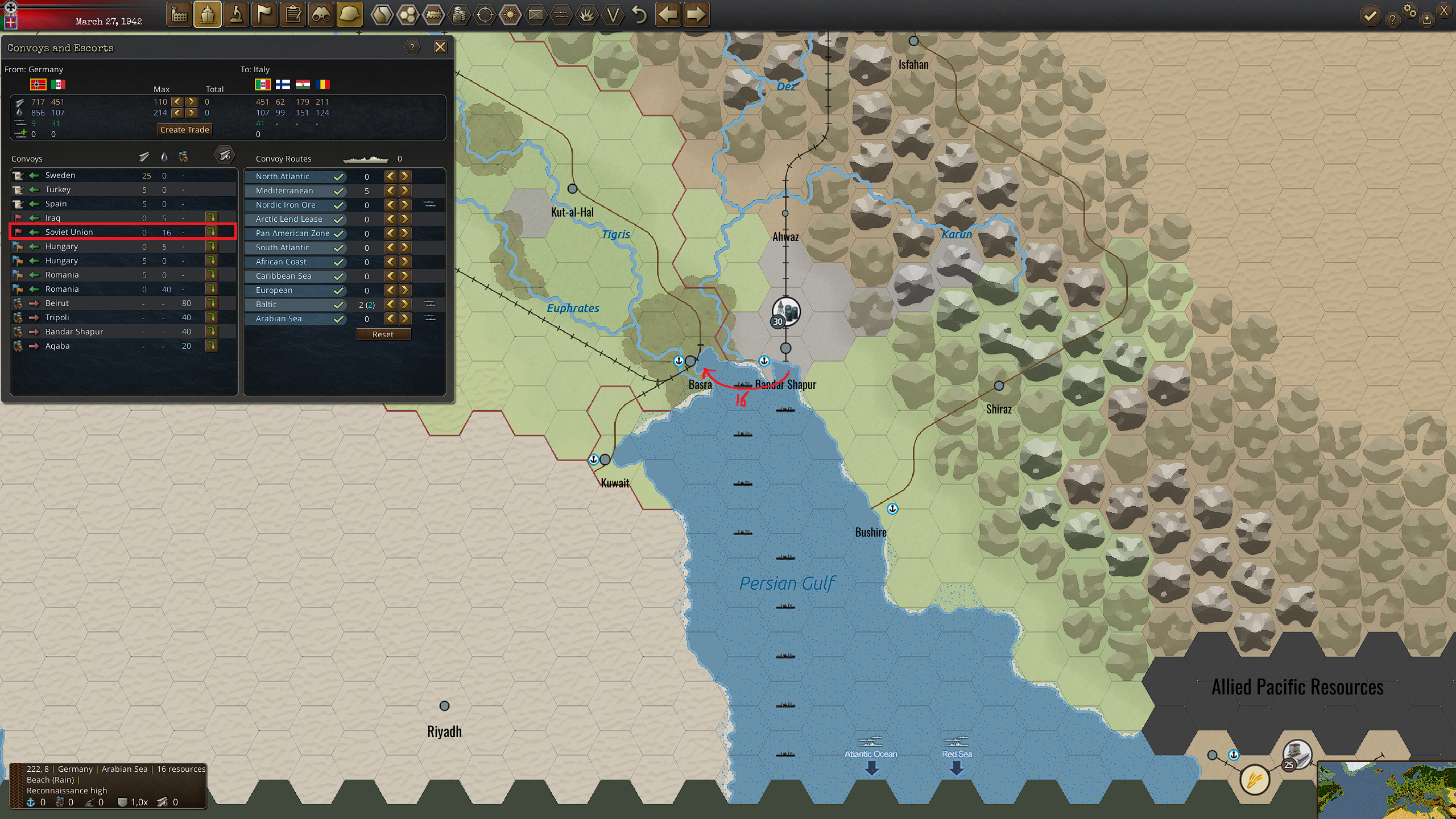Open Diplomacy via the flag icon
The image size is (1456, 819).
coord(264,15)
